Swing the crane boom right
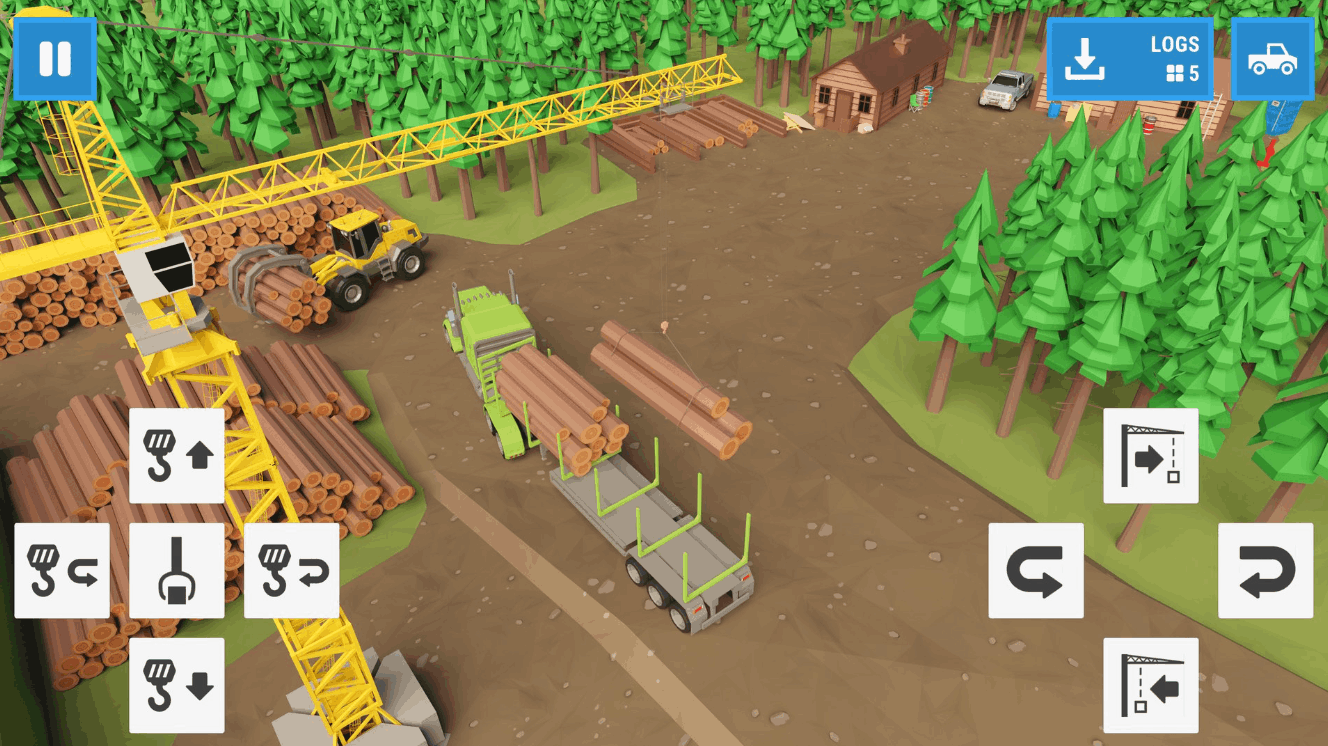The width and height of the screenshot is (1328, 746). [1266, 571]
